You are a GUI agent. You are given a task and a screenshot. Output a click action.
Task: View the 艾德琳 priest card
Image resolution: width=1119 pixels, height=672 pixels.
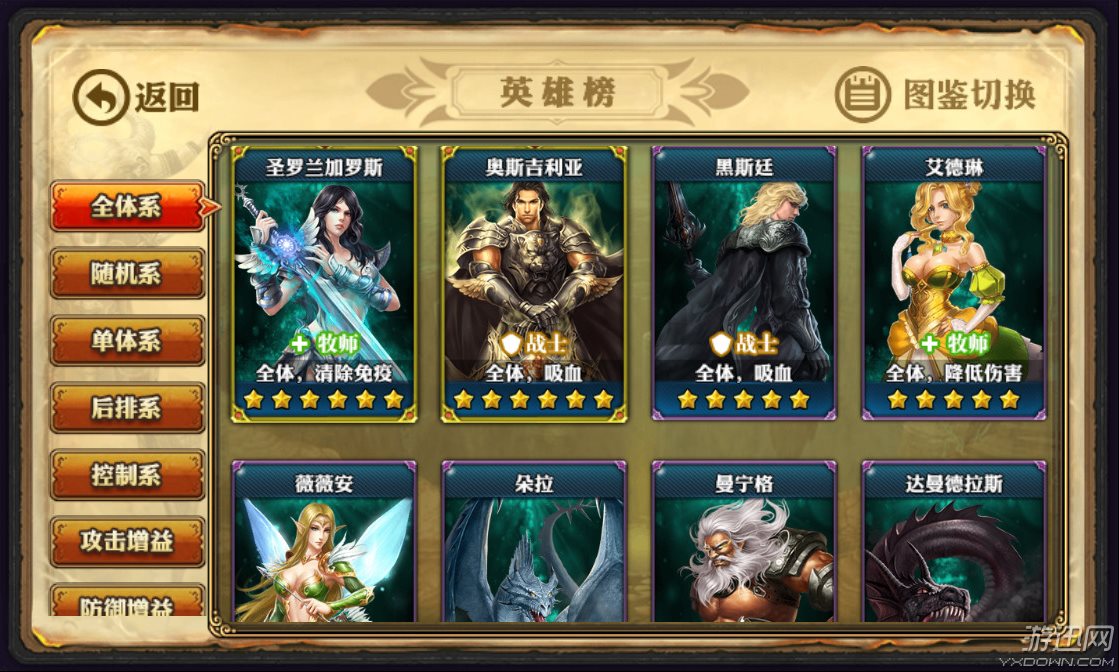click(x=954, y=285)
